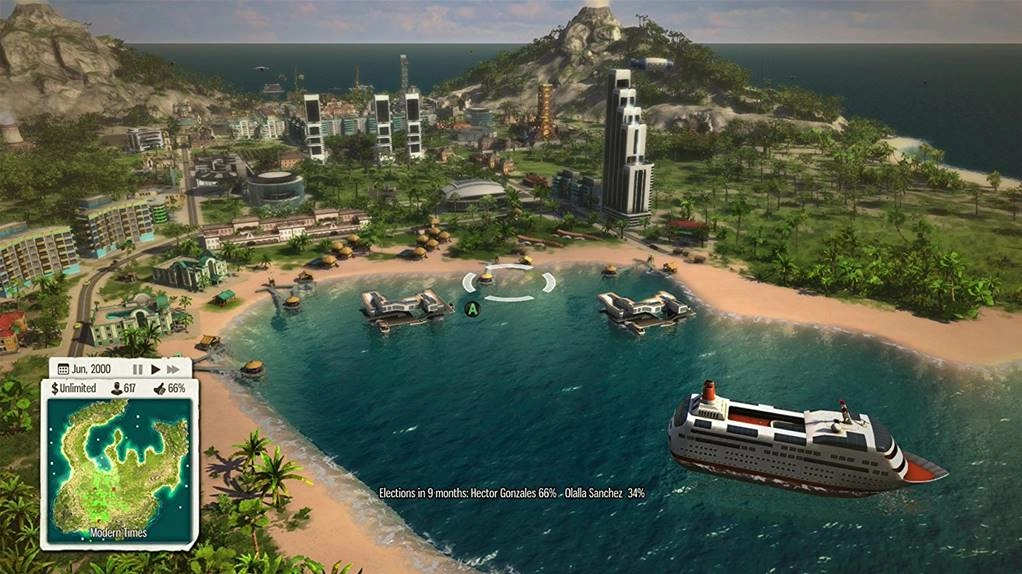1022x574 pixels.
Task: Show population from the citizen icon
Action: point(116,388)
